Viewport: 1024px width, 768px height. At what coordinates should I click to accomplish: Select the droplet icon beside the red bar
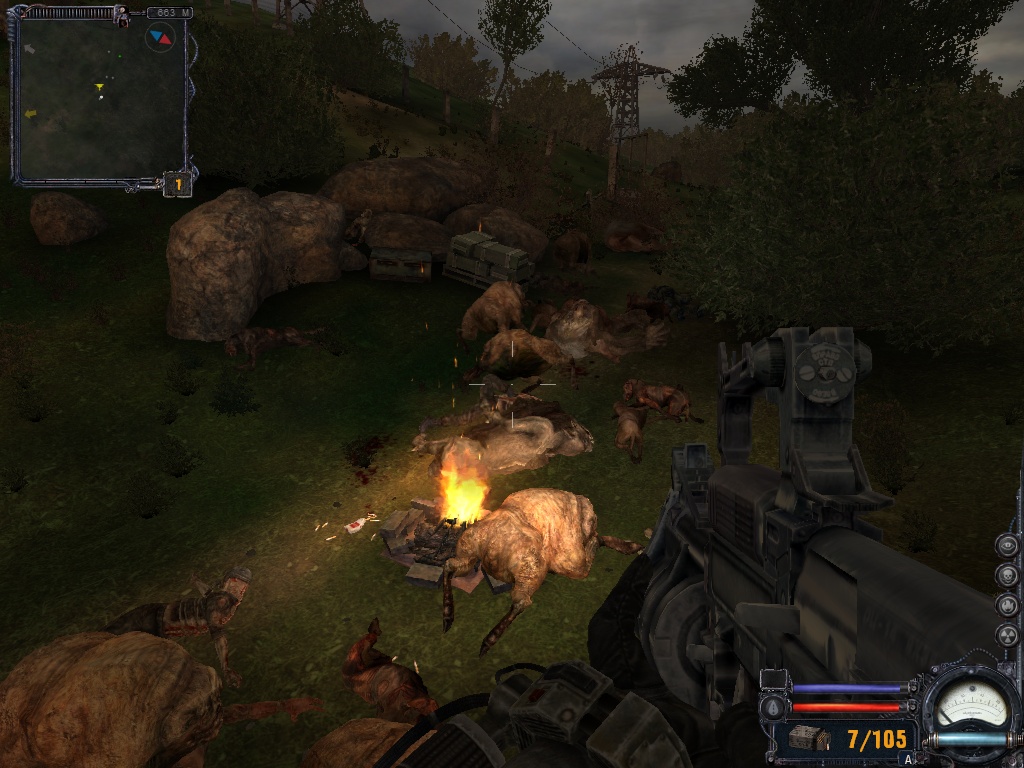pos(775,707)
